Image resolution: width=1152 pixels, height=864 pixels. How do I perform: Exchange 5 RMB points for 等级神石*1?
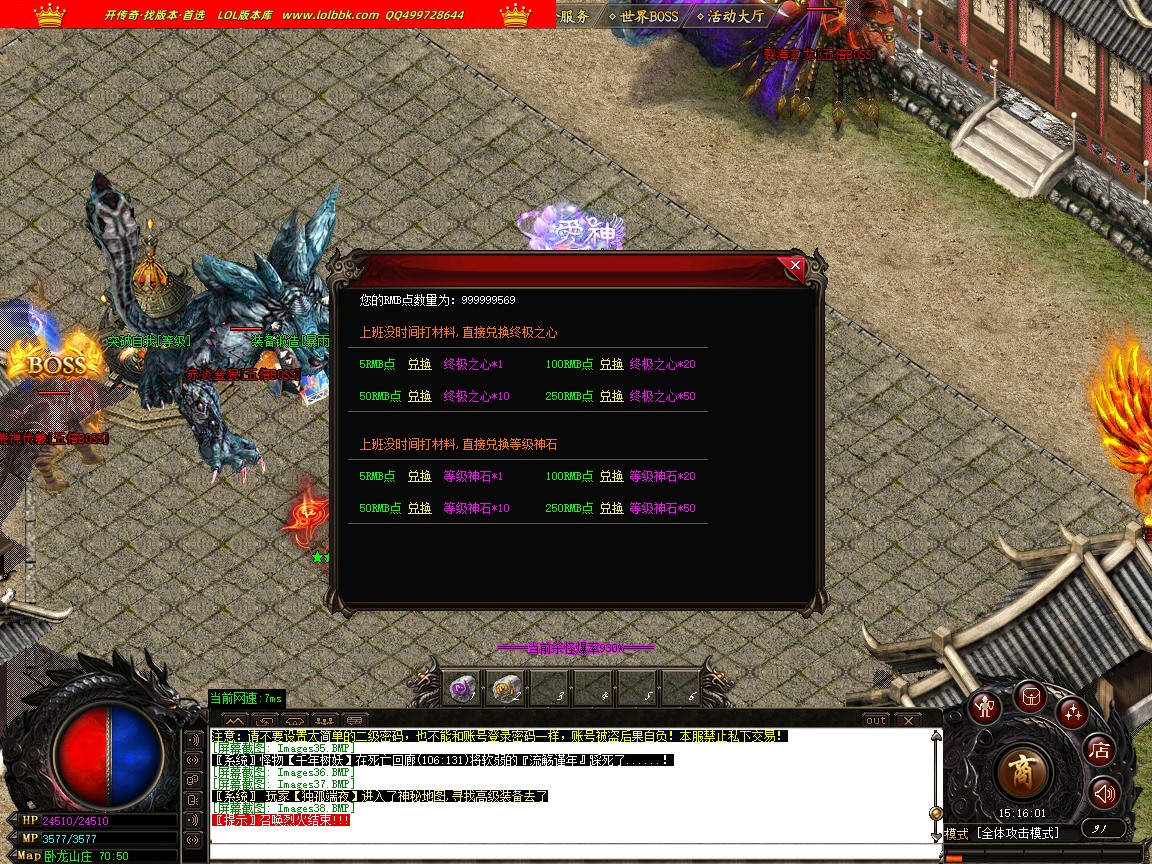click(420, 477)
